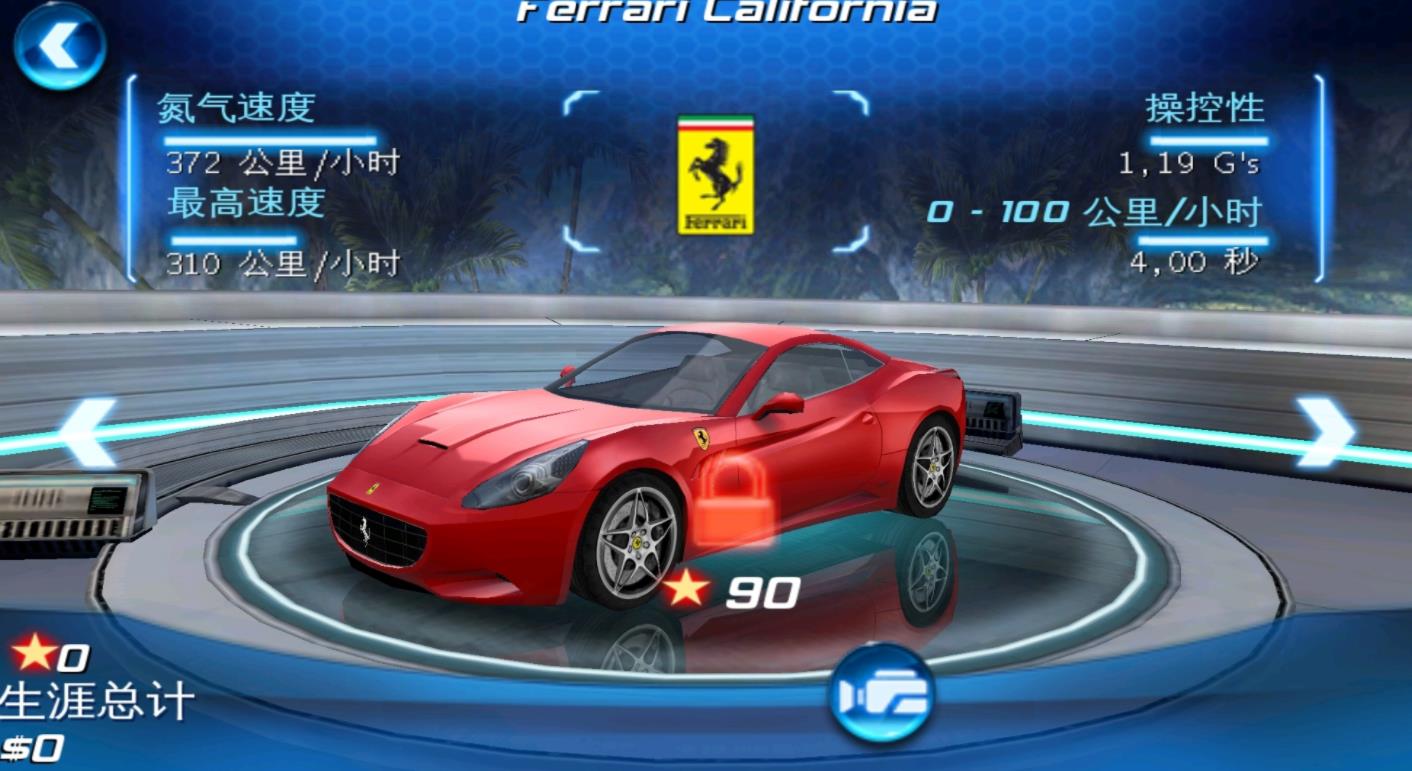1412x771 pixels.
Task: Browse to the next car with right arrow
Action: pos(1325,430)
